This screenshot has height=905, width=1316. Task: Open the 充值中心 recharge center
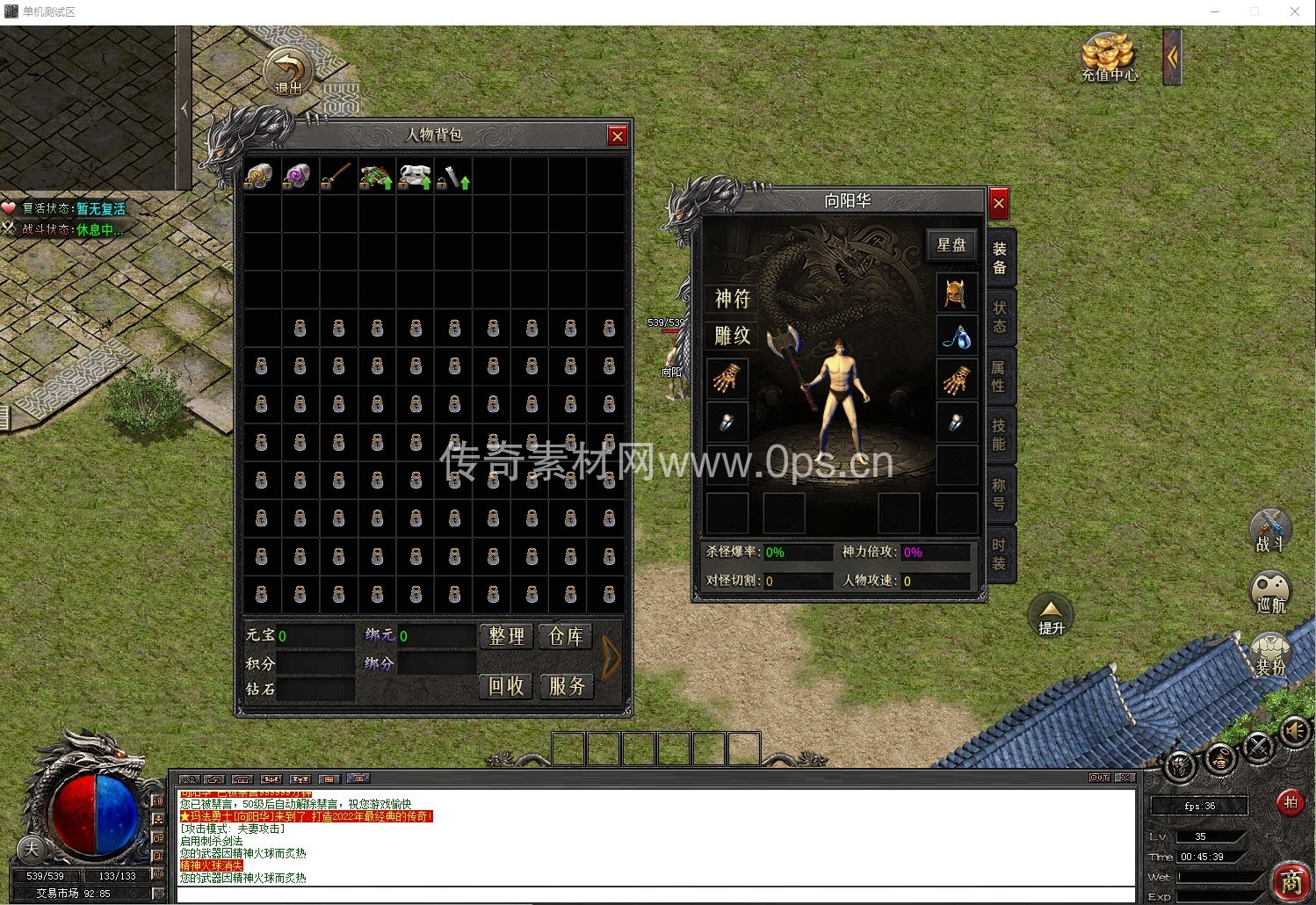tap(1109, 56)
